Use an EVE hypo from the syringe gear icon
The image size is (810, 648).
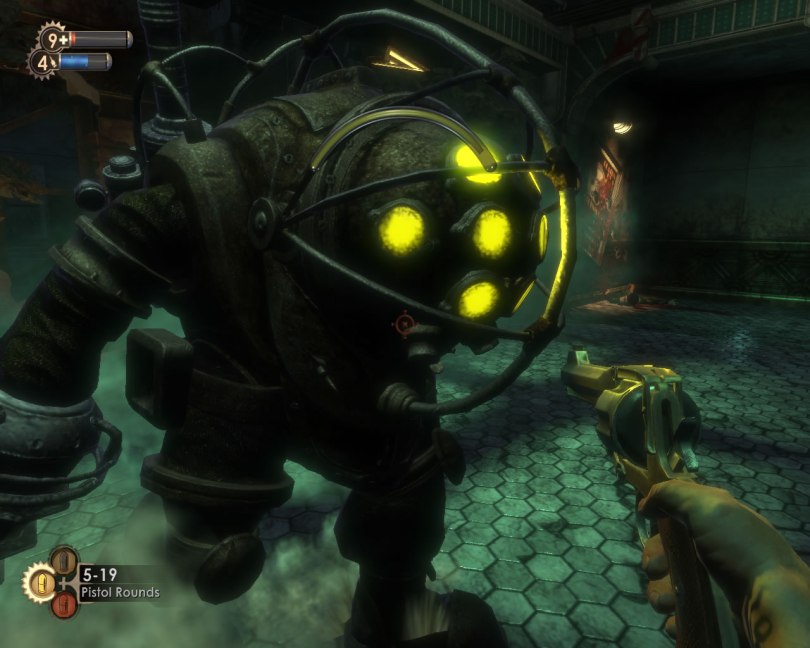pos(42,62)
